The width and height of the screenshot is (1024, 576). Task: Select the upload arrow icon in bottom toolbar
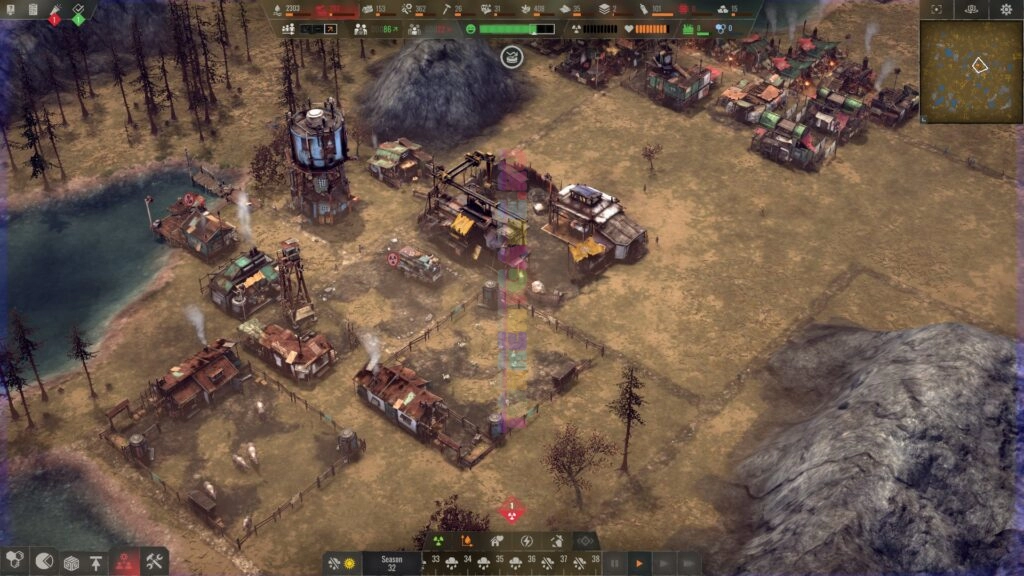coord(97,562)
